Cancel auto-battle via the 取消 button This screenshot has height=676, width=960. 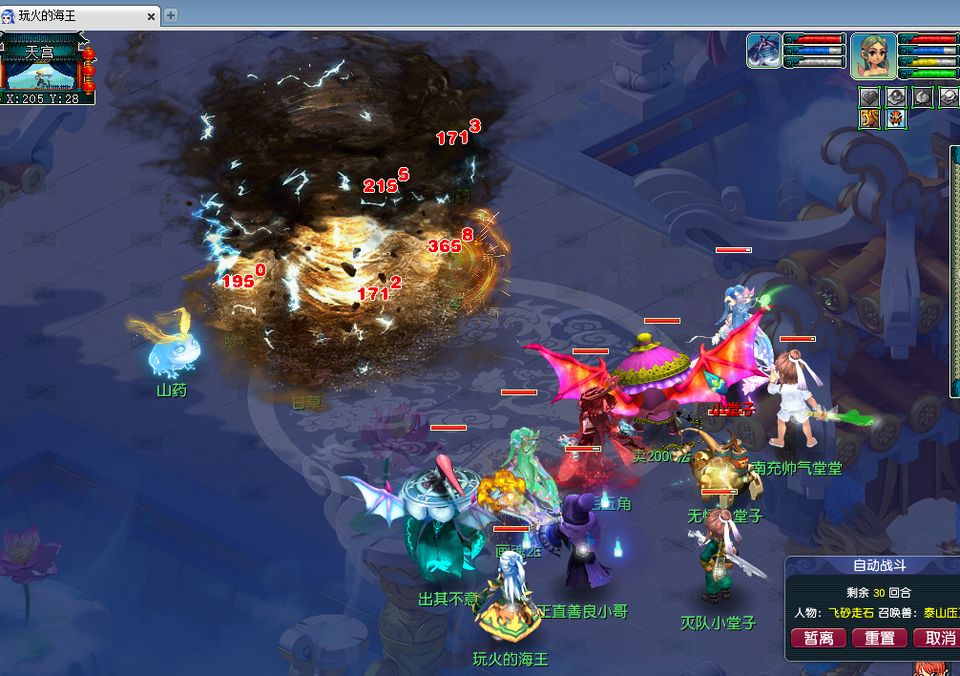coord(938,638)
